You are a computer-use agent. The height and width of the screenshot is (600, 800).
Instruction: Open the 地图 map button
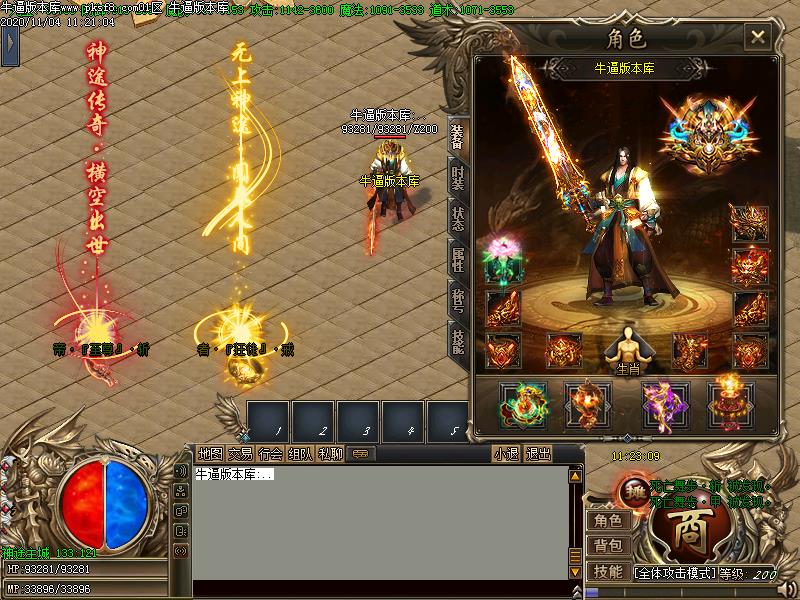click(210, 454)
